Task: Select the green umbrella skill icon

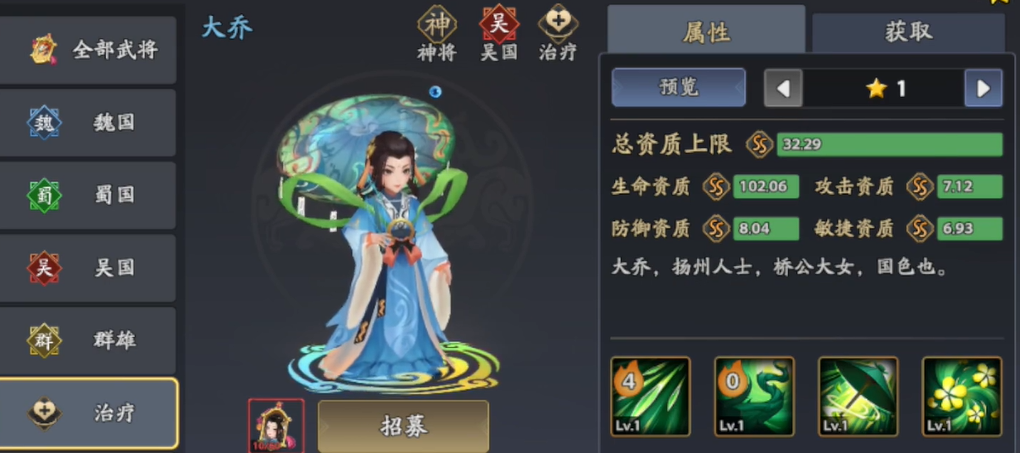Action: [x=858, y=396]
